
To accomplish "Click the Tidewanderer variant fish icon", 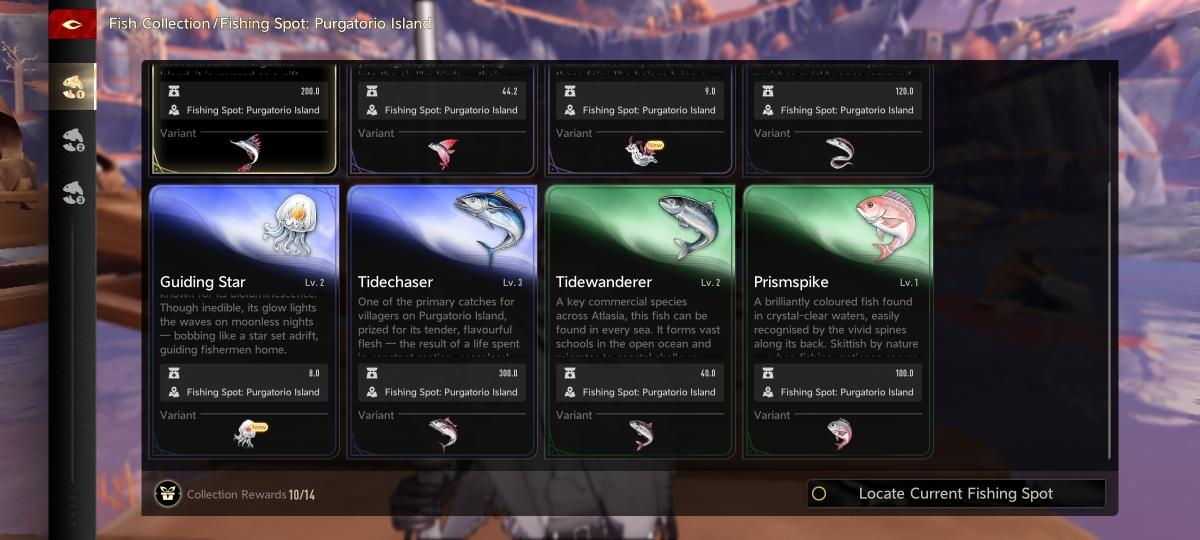I will click(641, 433).
